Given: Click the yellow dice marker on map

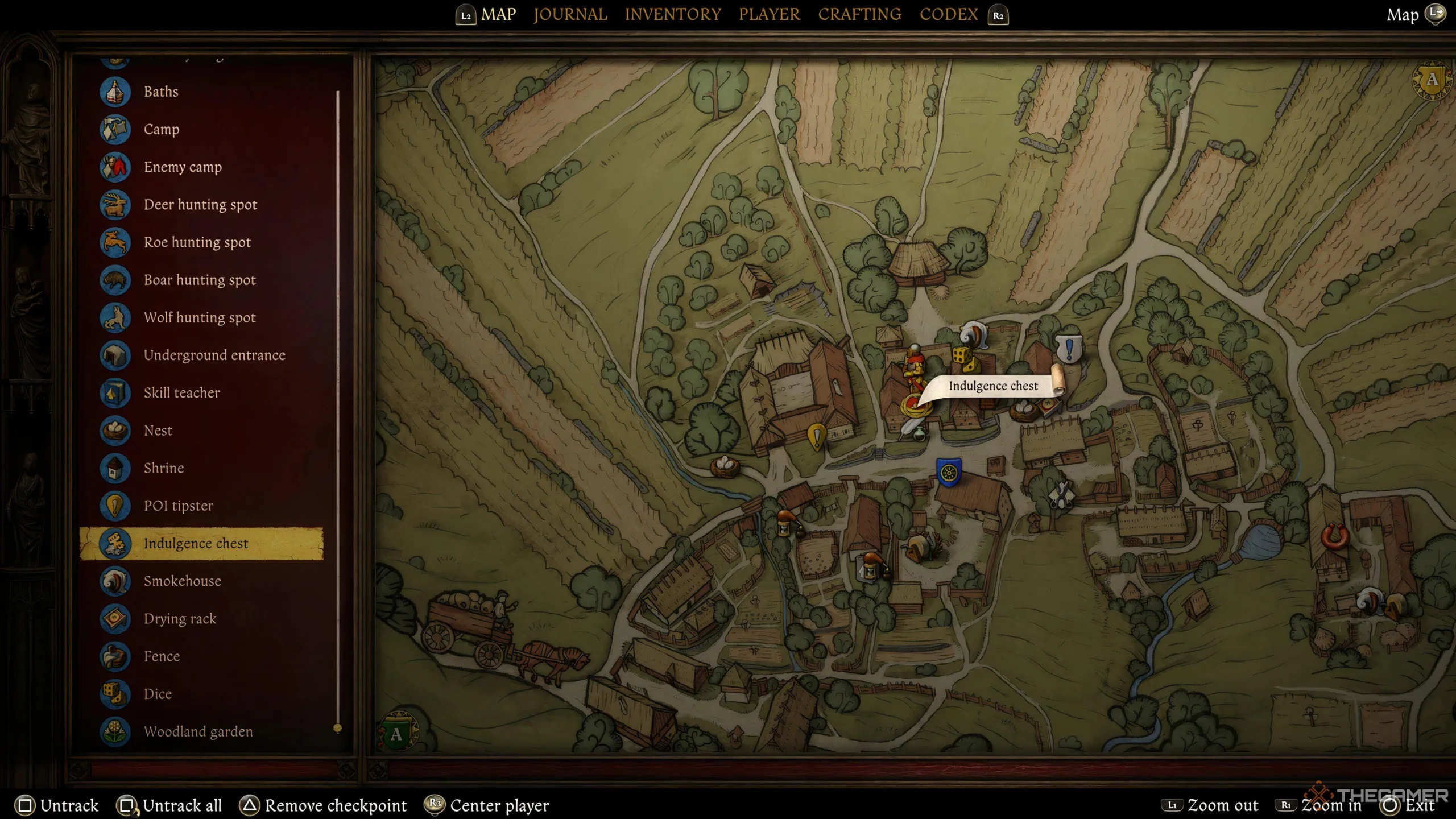Looking at the screenshot, I should [x=962, y=355].
